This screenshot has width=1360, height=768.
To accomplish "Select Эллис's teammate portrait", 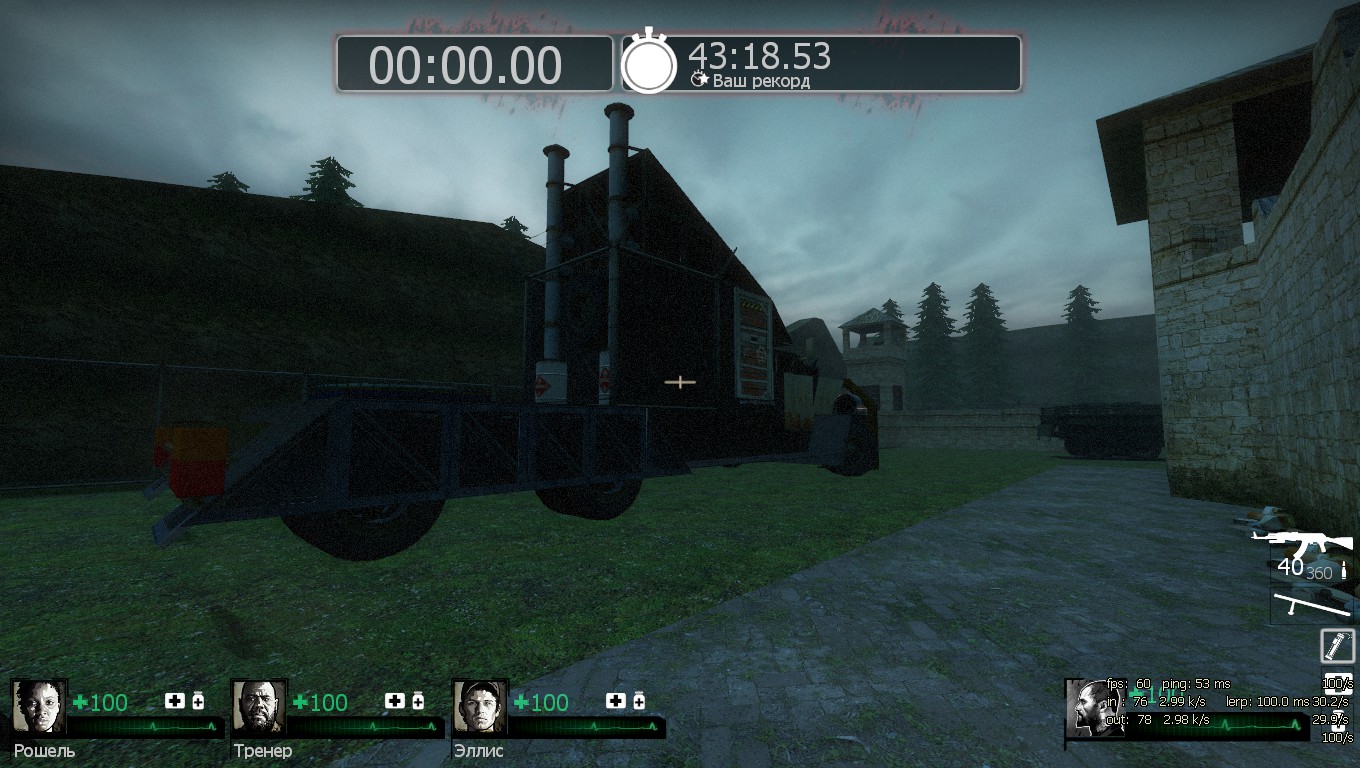I will [x=480, y=707].
